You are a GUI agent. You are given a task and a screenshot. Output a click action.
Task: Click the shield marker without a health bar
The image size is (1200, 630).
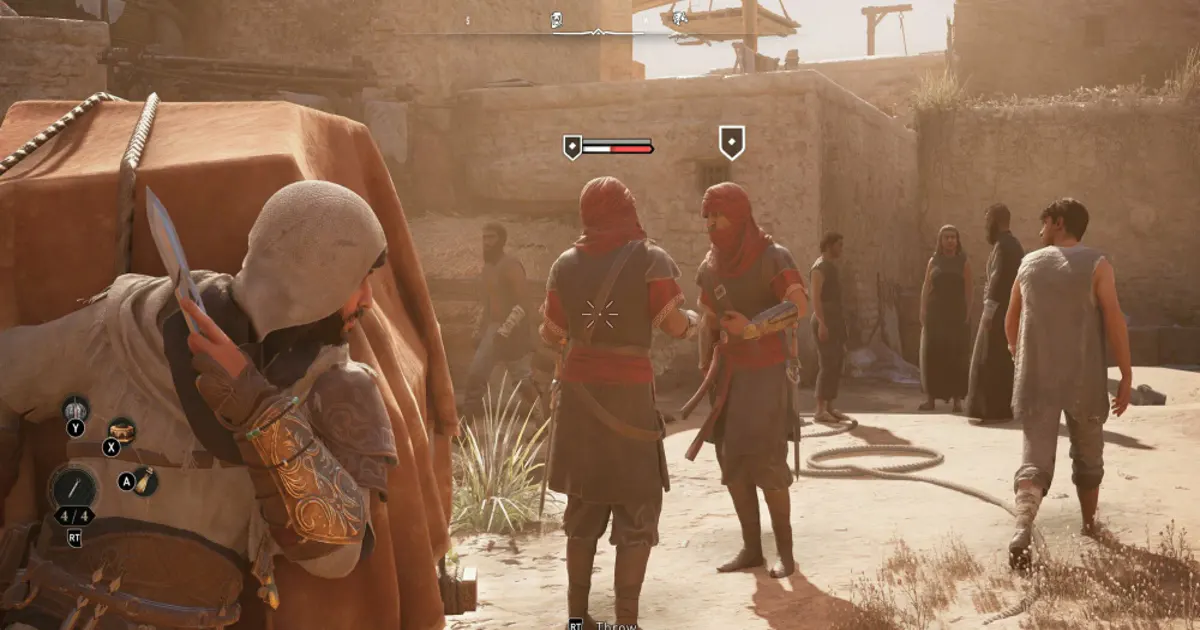(x=732, y=142)
